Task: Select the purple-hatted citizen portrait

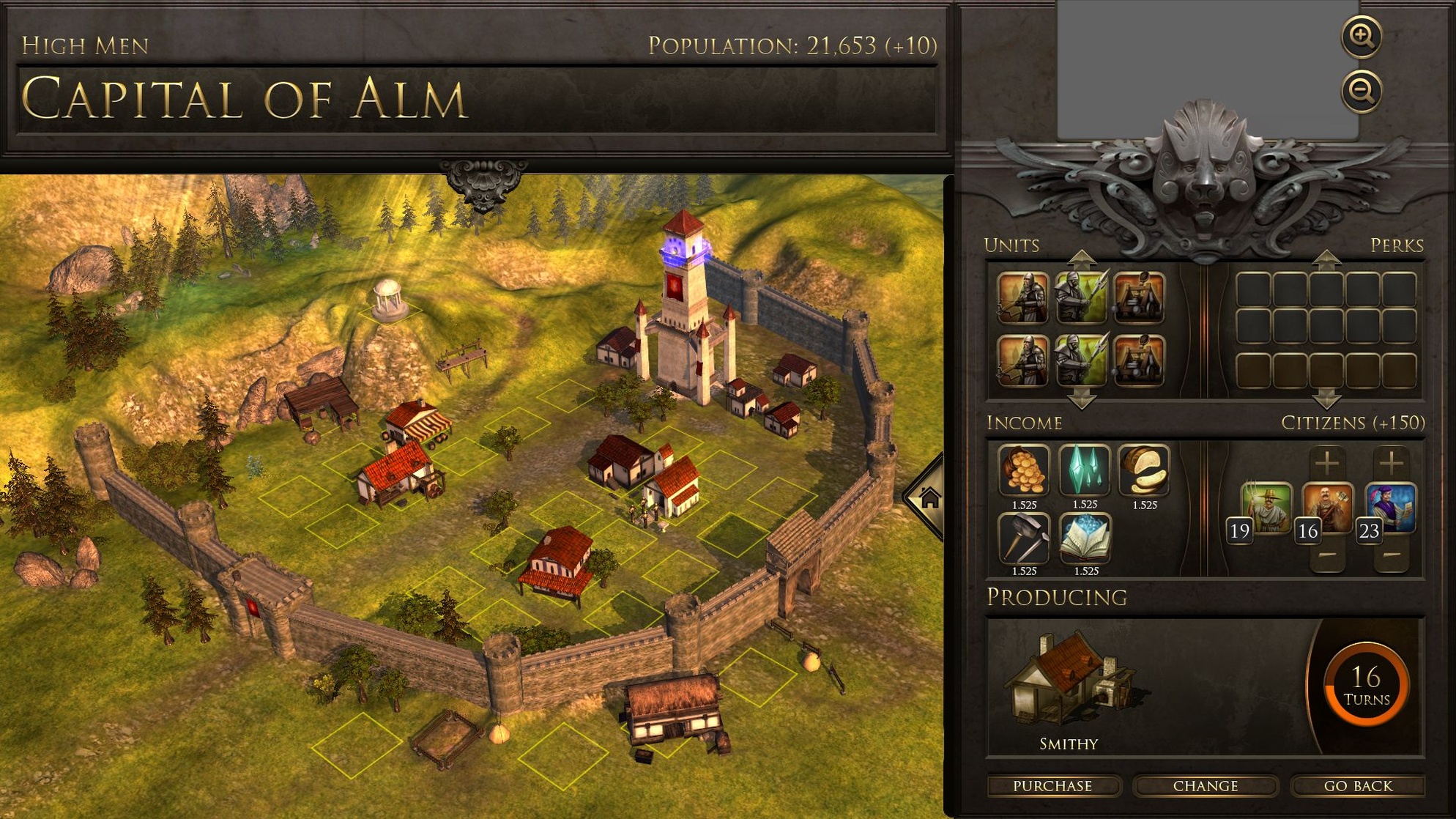Action: [1391, 507]
